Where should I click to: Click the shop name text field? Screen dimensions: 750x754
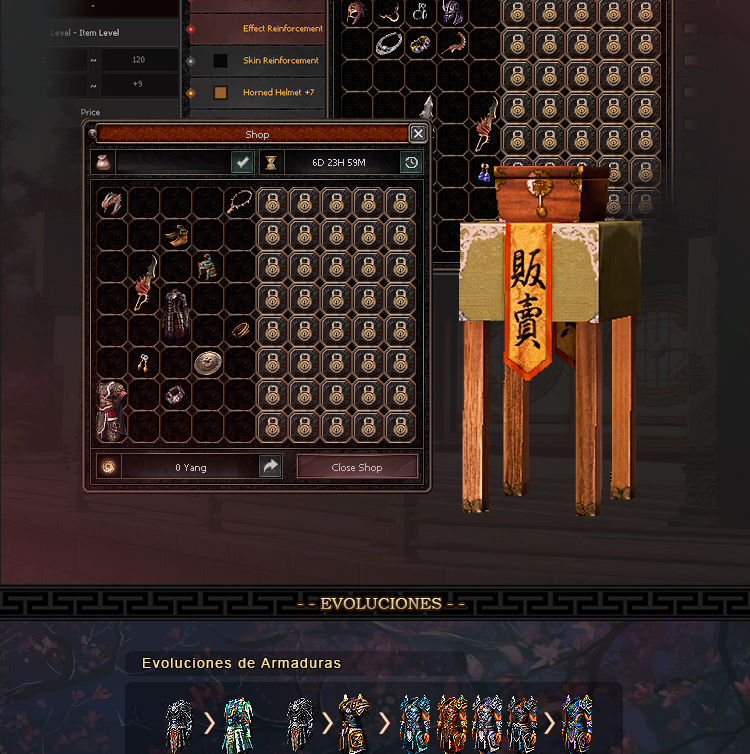coord(173,162)
